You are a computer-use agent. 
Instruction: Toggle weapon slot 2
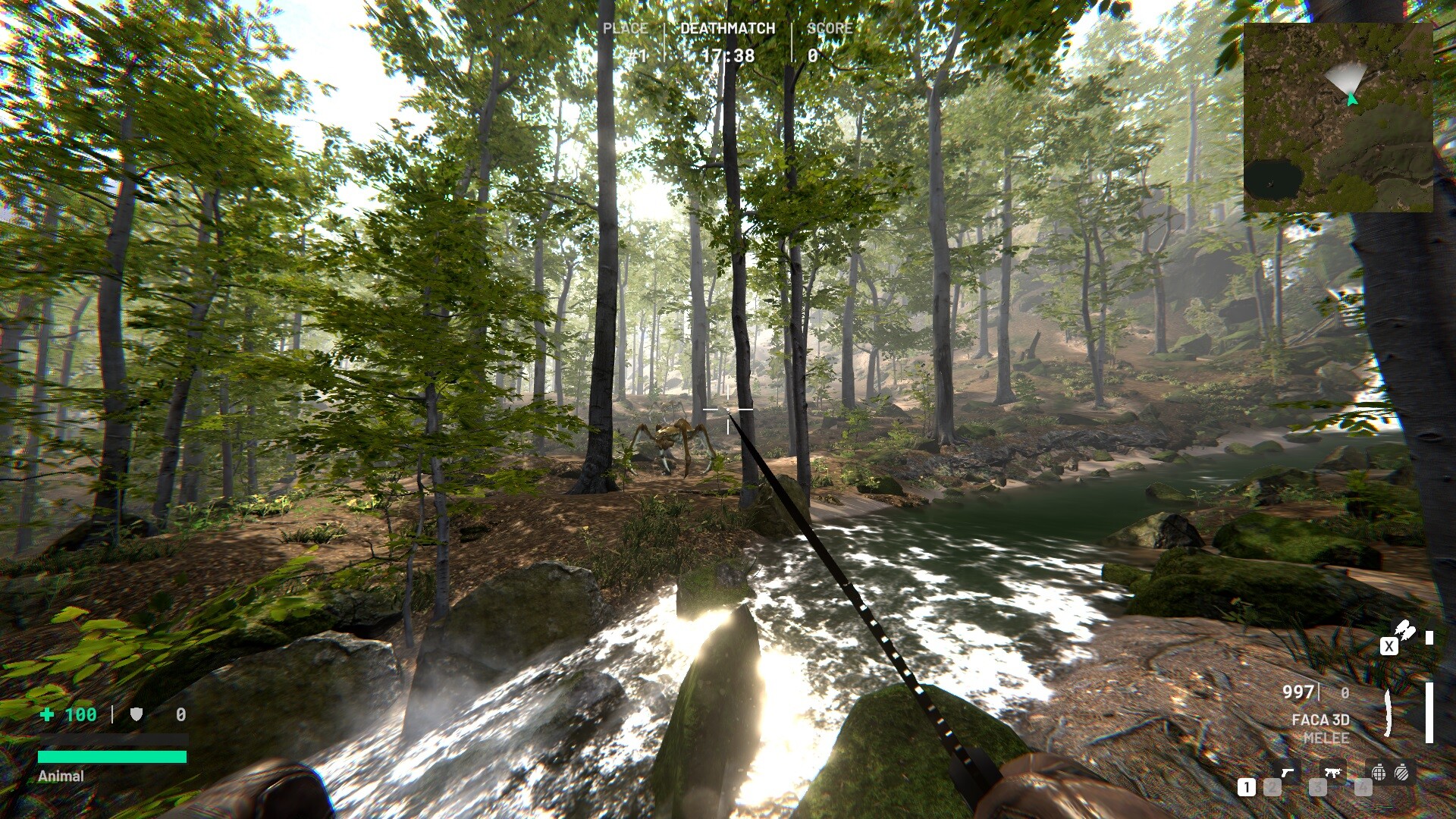[x=1272, y=787]
